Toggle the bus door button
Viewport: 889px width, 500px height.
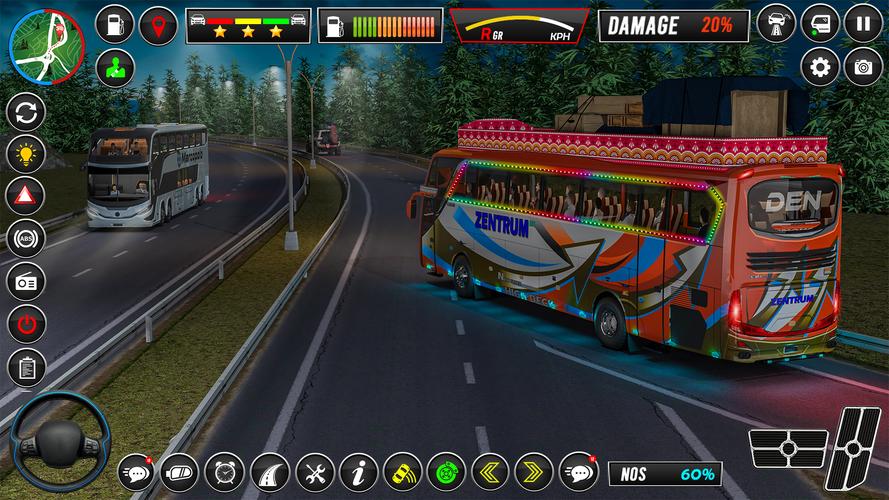click(820, 23)
